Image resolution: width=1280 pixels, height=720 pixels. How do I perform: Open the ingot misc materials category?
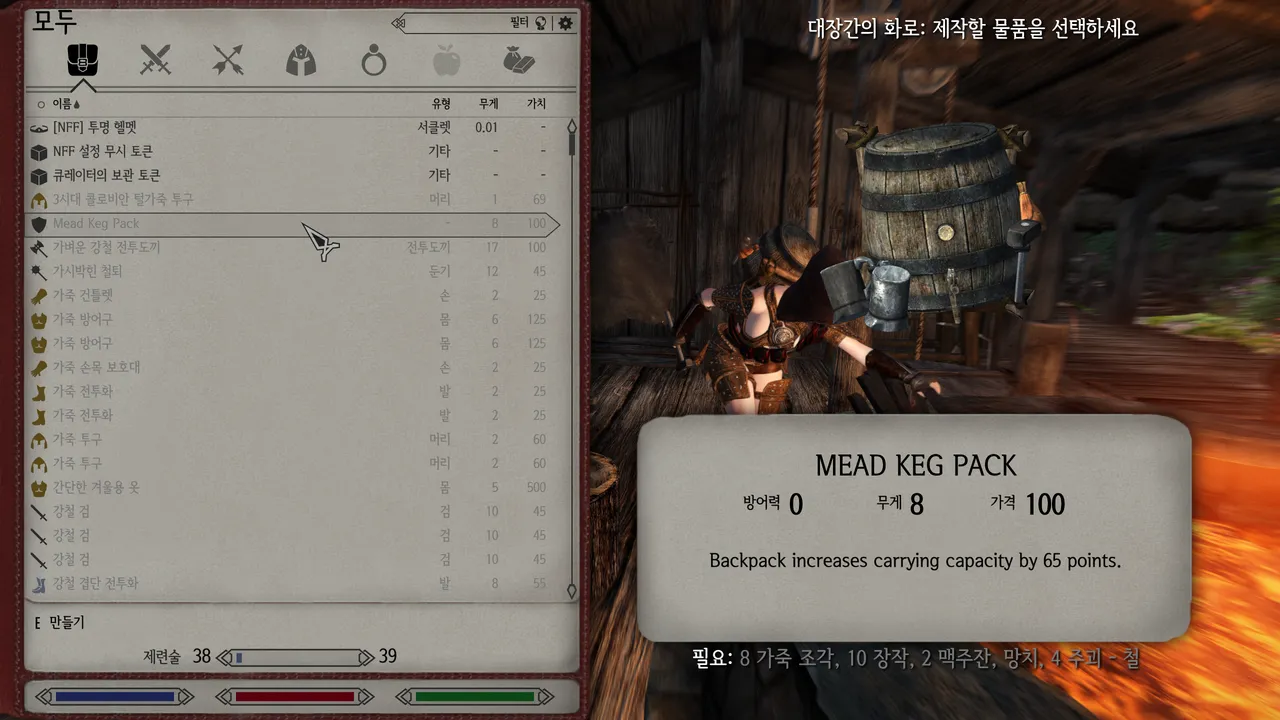519,61
